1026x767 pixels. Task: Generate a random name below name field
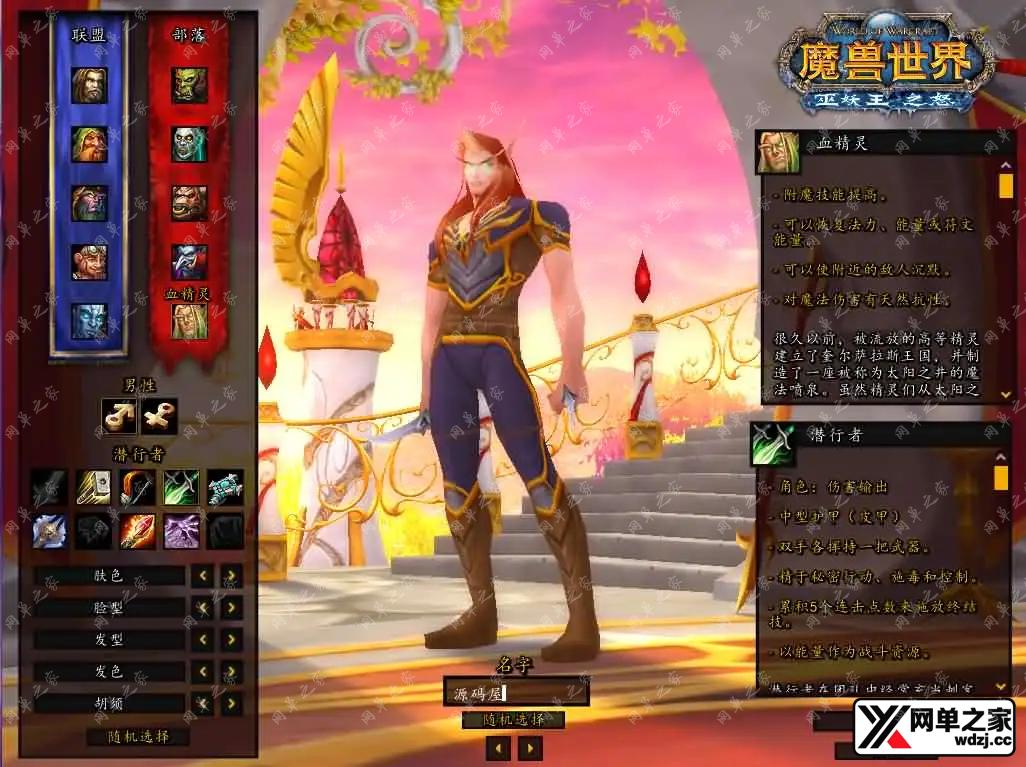(514, 720)
